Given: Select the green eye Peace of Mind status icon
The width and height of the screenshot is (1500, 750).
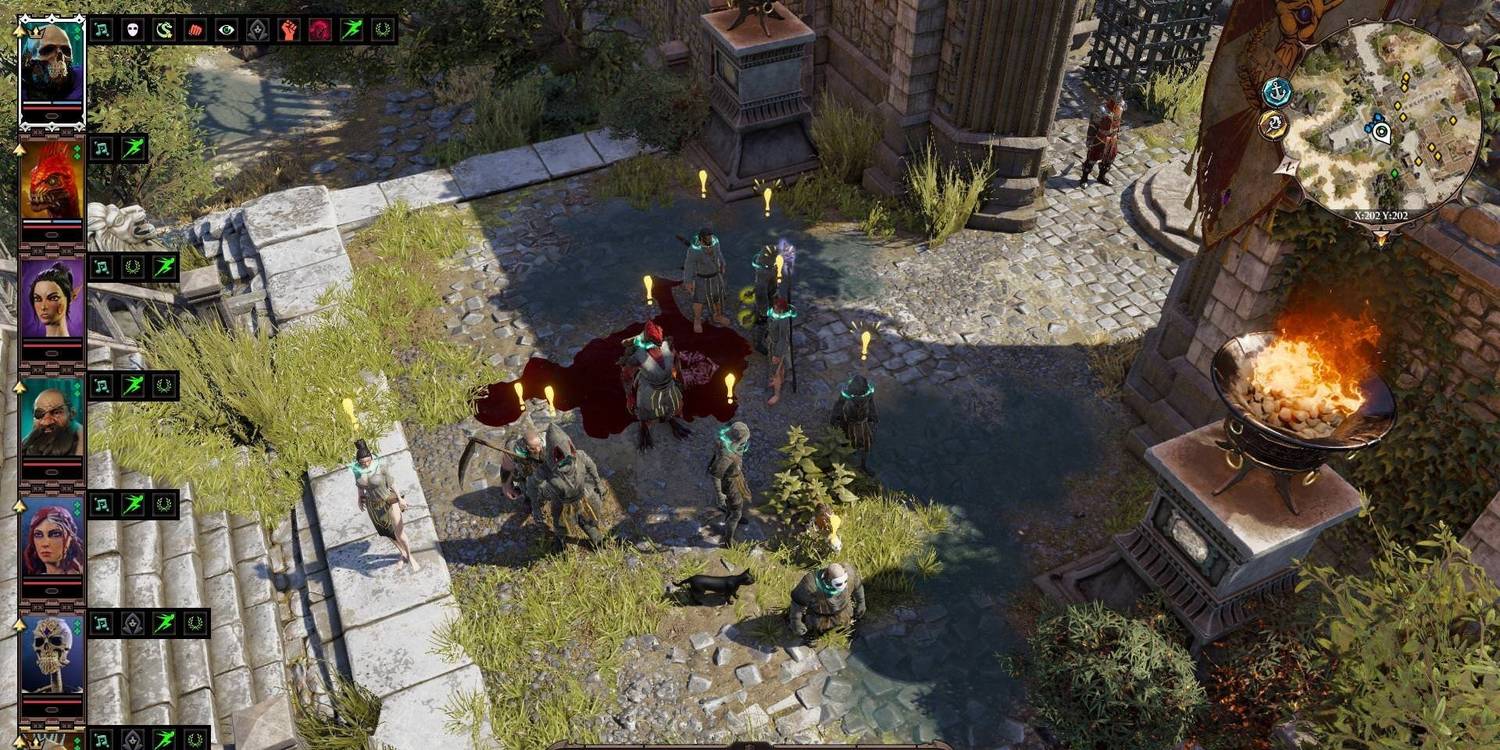Looking at the screenshot, I should pos(227,28).
